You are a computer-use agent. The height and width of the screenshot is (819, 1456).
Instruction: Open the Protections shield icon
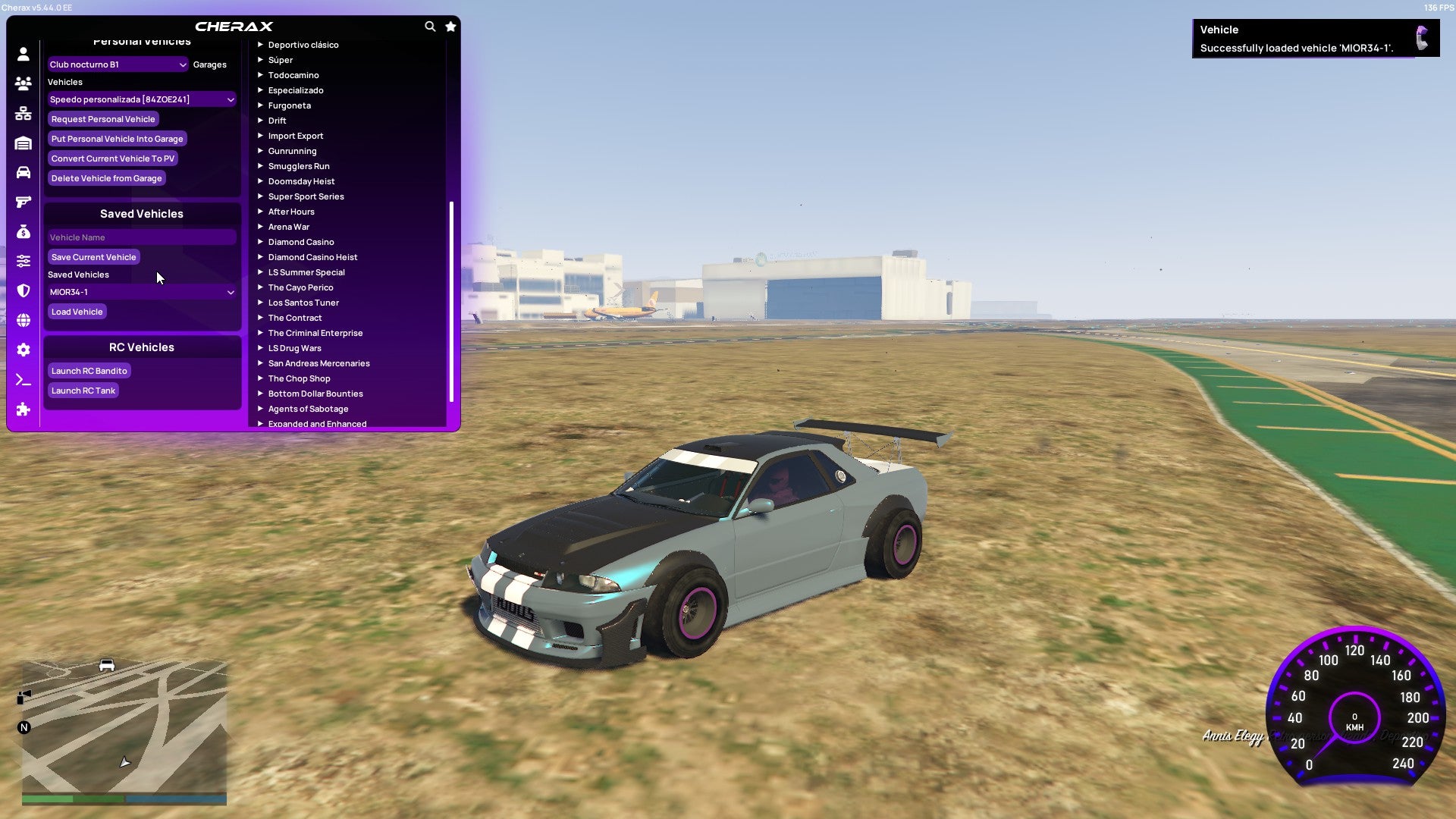23,290
